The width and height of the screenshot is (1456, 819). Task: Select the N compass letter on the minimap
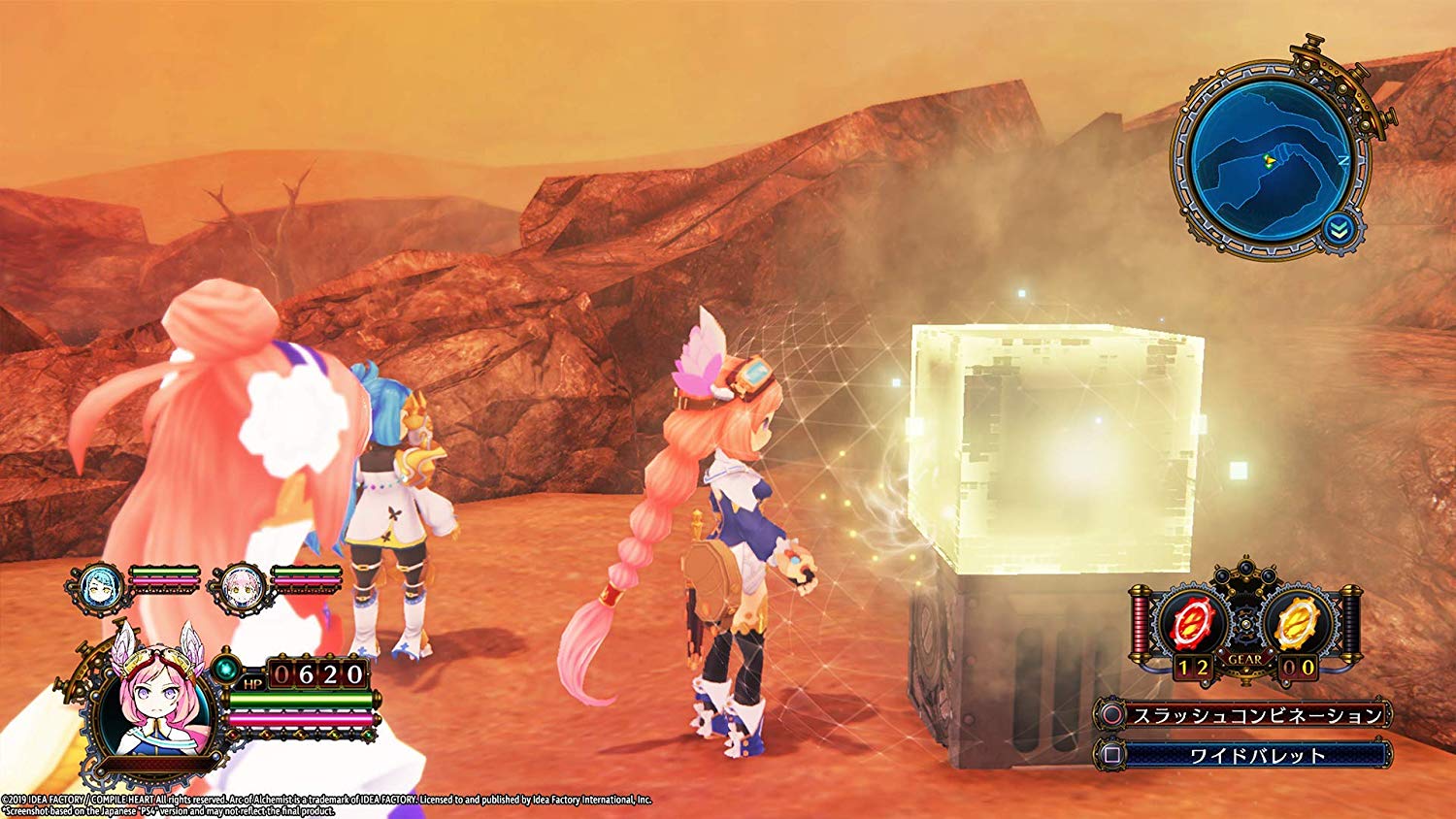[x=1344, y=159]
